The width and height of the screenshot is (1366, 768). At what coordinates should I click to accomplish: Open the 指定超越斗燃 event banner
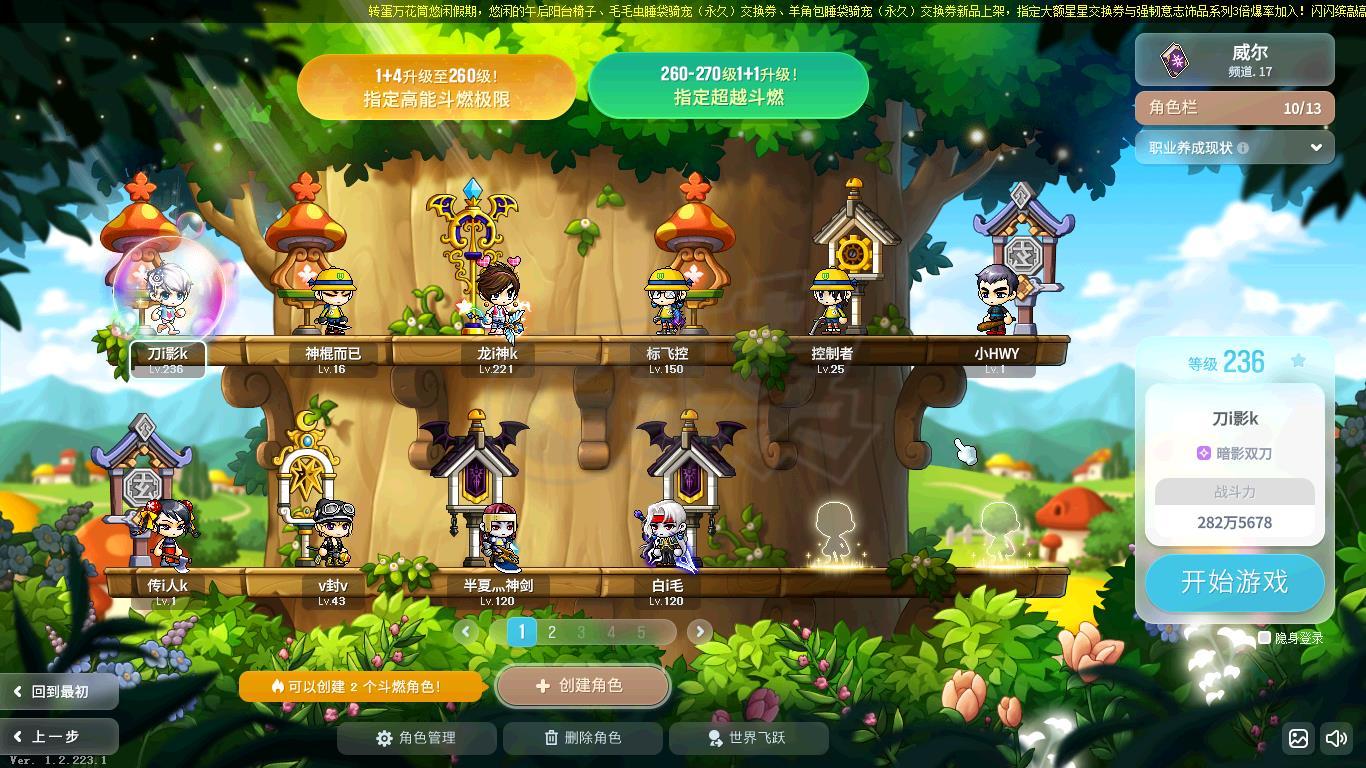pos(728,86)
